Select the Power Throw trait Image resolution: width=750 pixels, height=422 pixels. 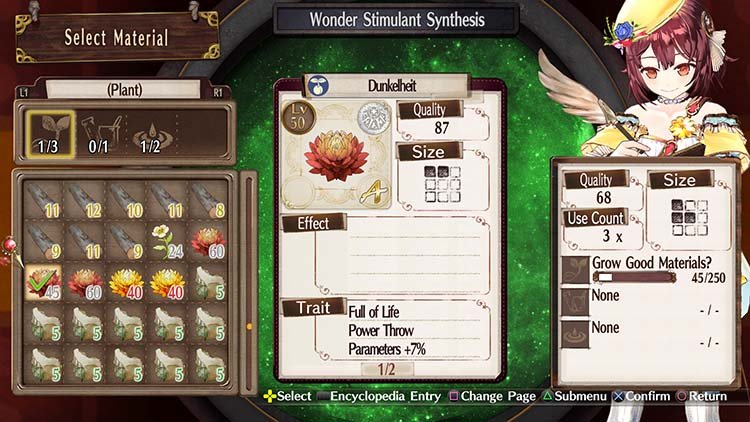[379, 330]
